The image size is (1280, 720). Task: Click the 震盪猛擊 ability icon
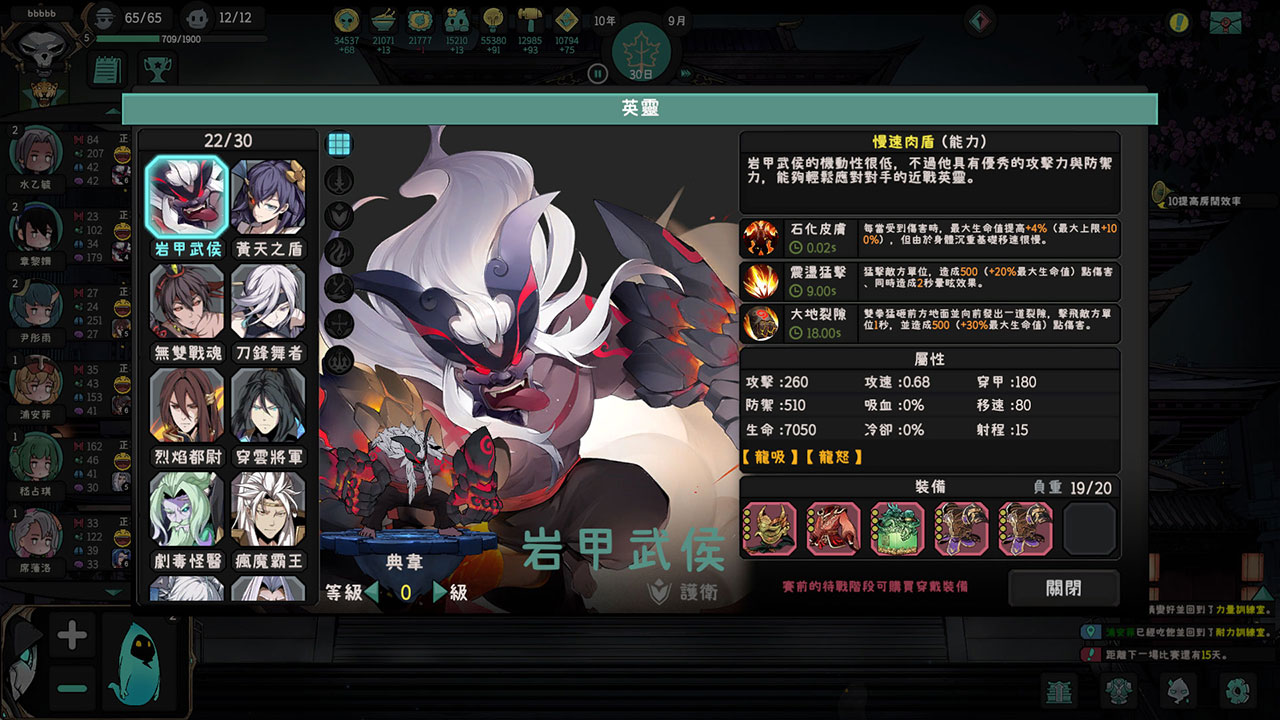(761, 281)
